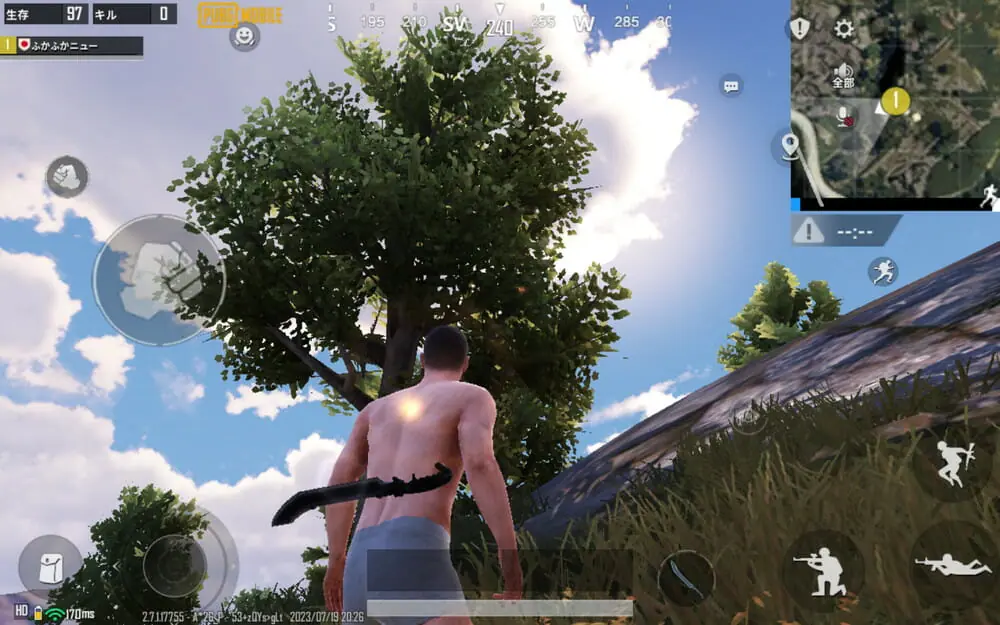The height and width of the screenshot is (625, 1000).
Task: Toggle the auto-run sprinting figure icon
Action: 882,271
